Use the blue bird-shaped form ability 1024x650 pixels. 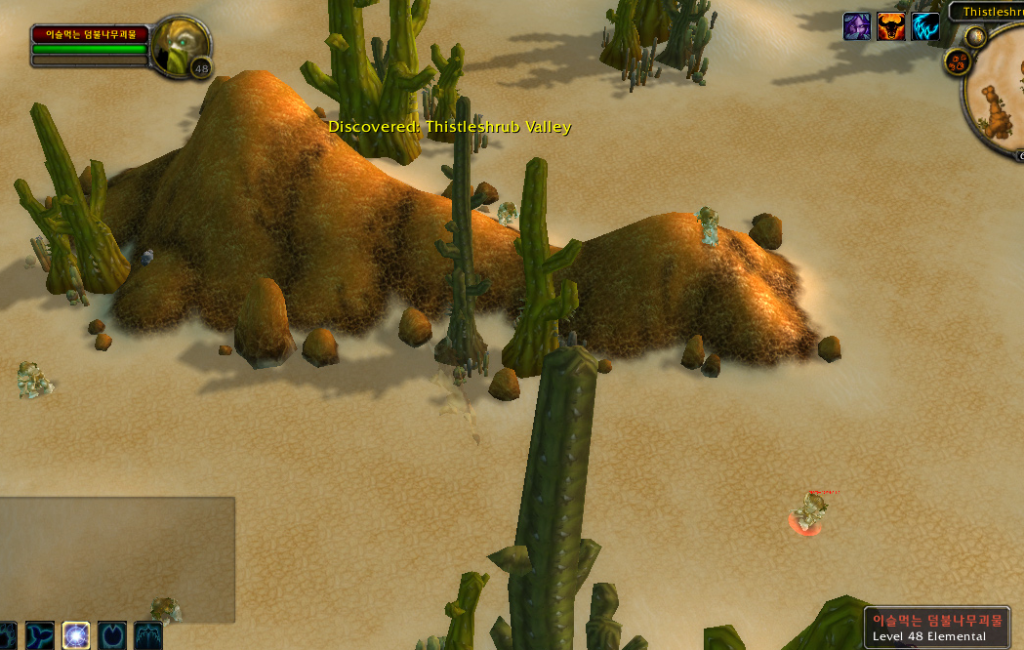pos(42,635)
